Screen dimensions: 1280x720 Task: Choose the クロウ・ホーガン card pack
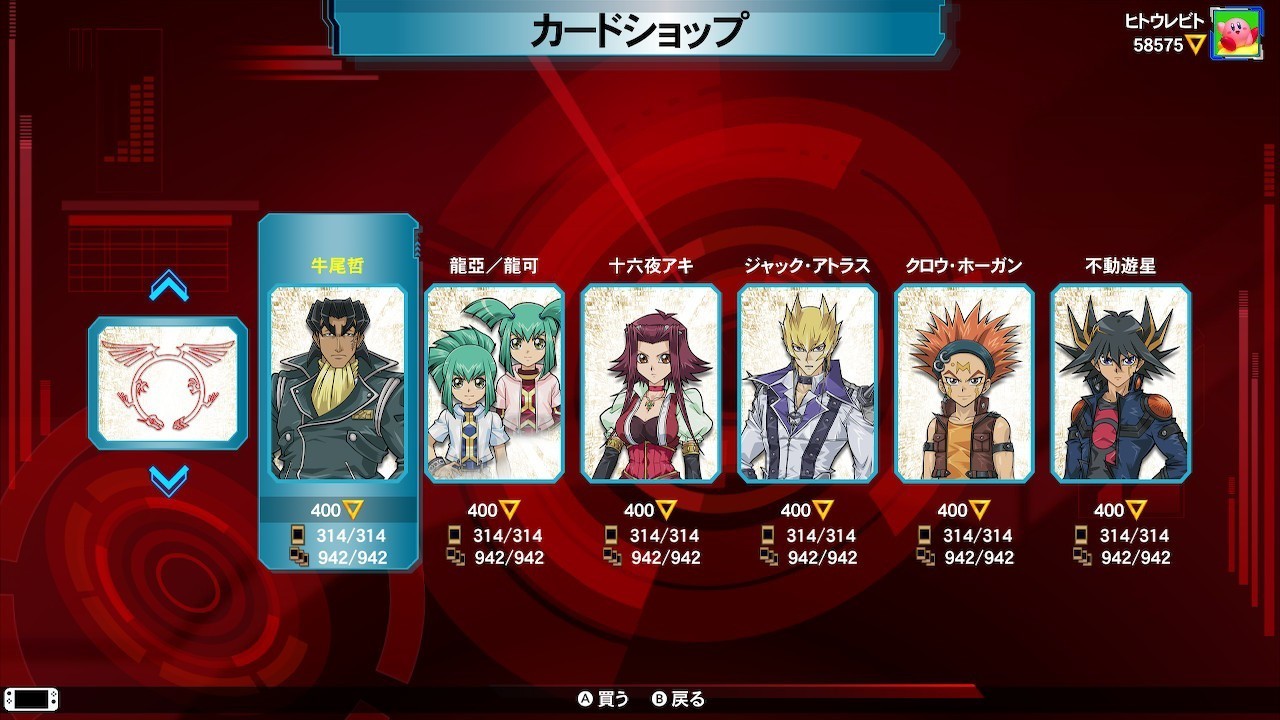(x=964, y=383)
